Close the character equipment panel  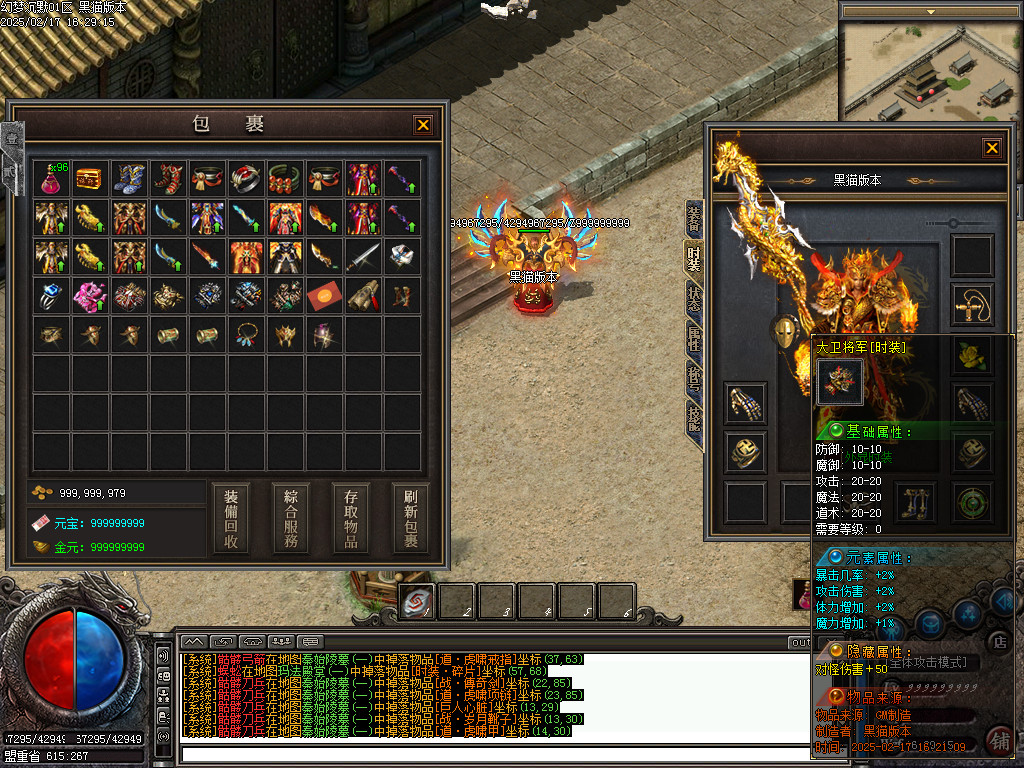pos(991,148)
